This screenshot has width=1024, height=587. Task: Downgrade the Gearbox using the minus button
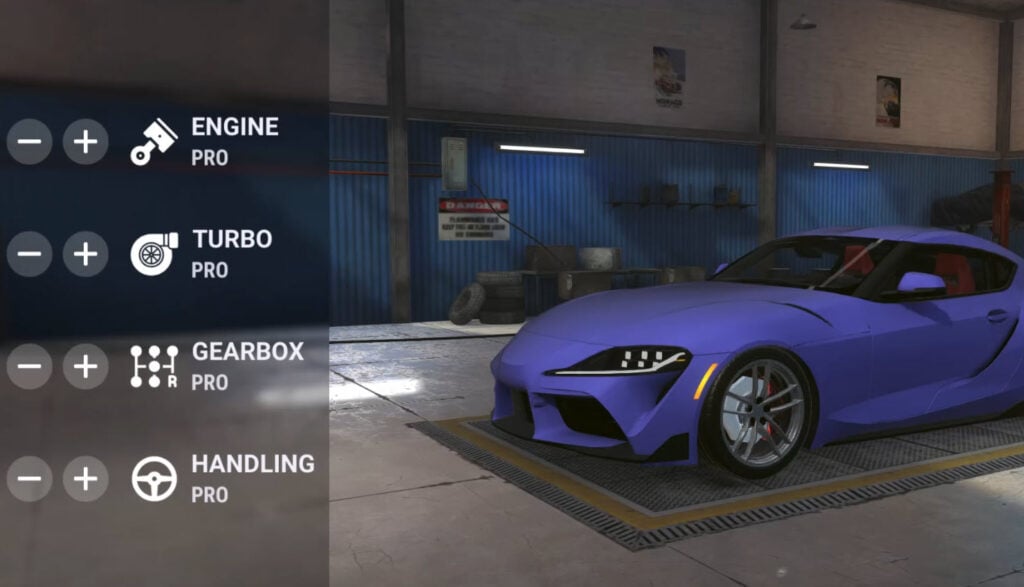point(29,367)
